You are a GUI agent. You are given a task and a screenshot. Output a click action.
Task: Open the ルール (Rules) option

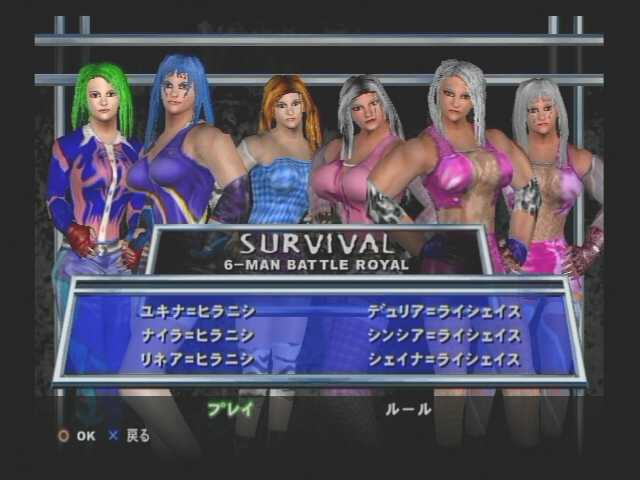(x=408, y=408)
